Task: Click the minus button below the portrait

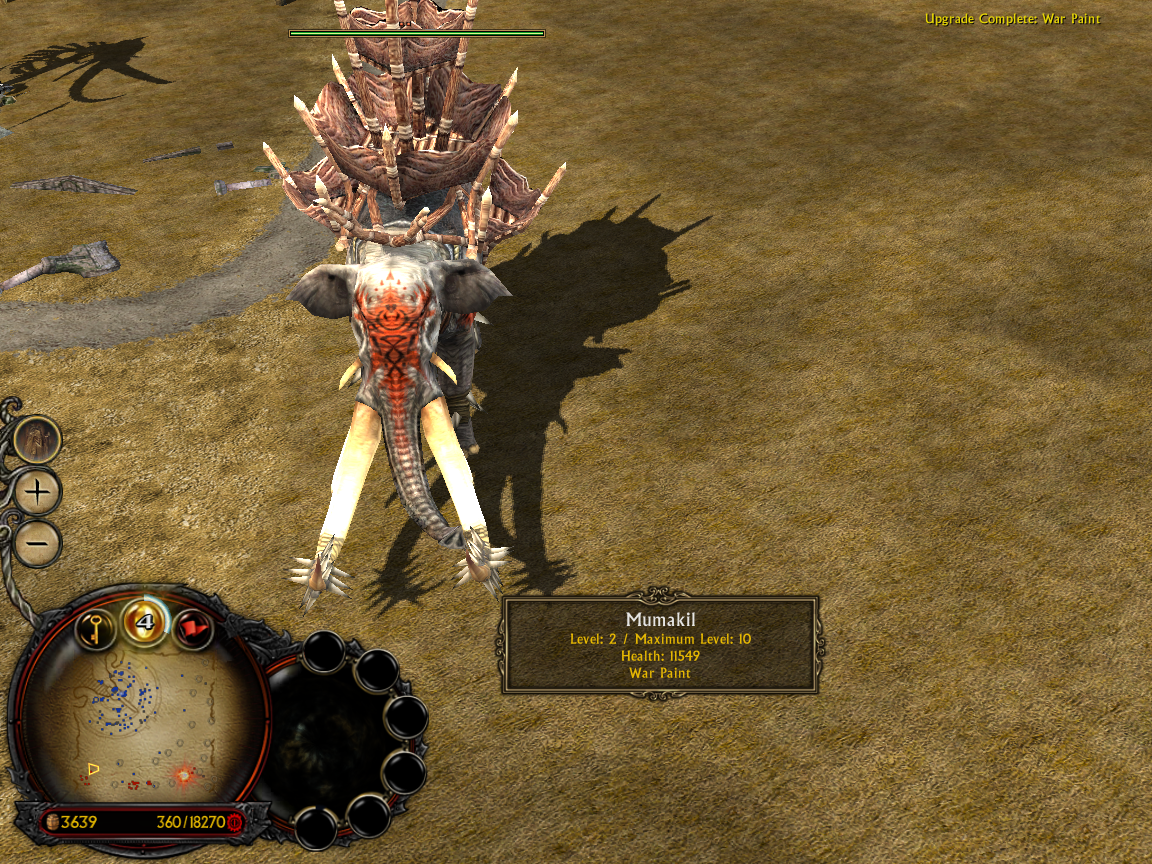Action: pos(38,543)
